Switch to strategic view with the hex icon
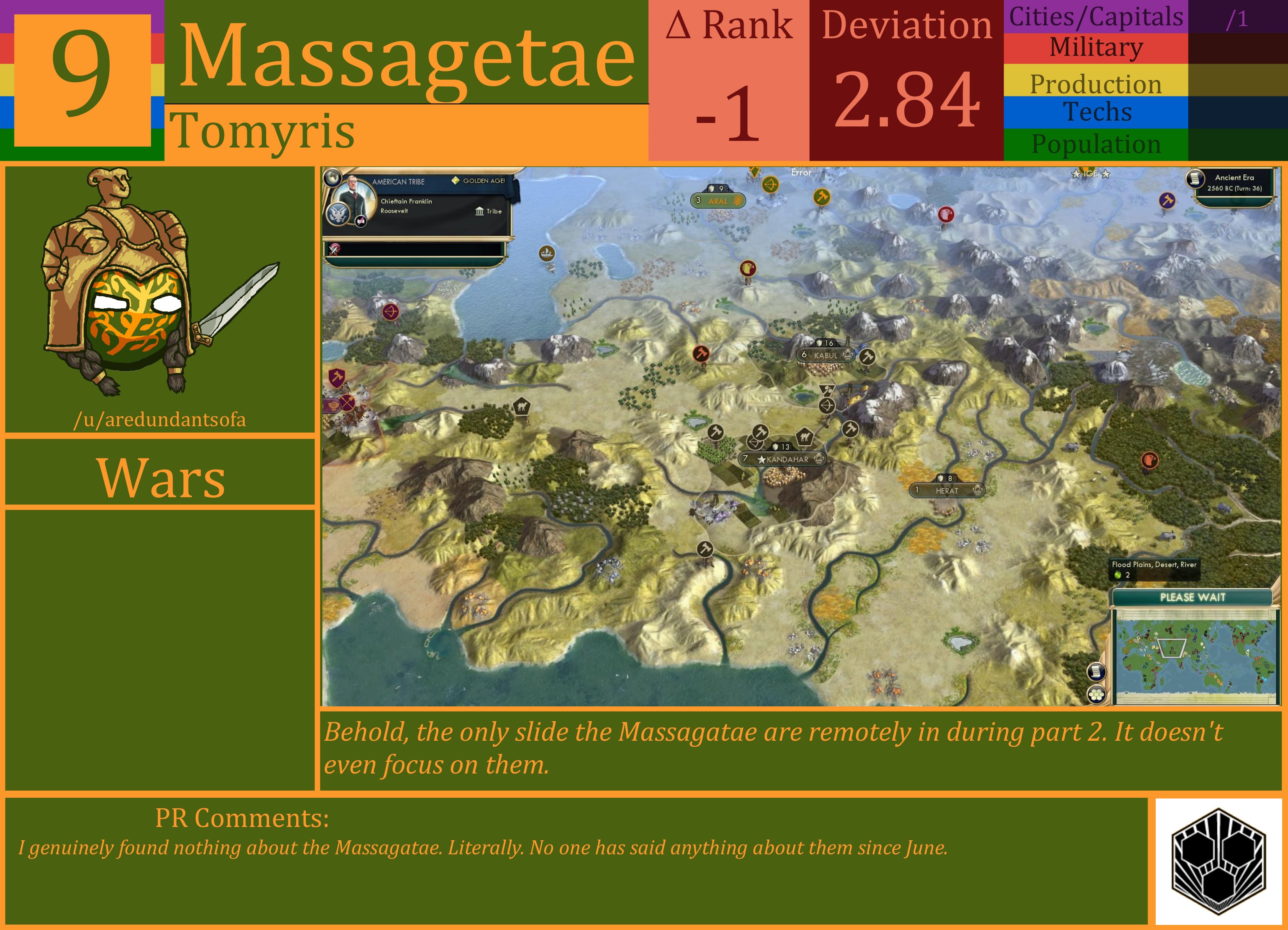The image size is (1288, 930). click(1097, 694)
